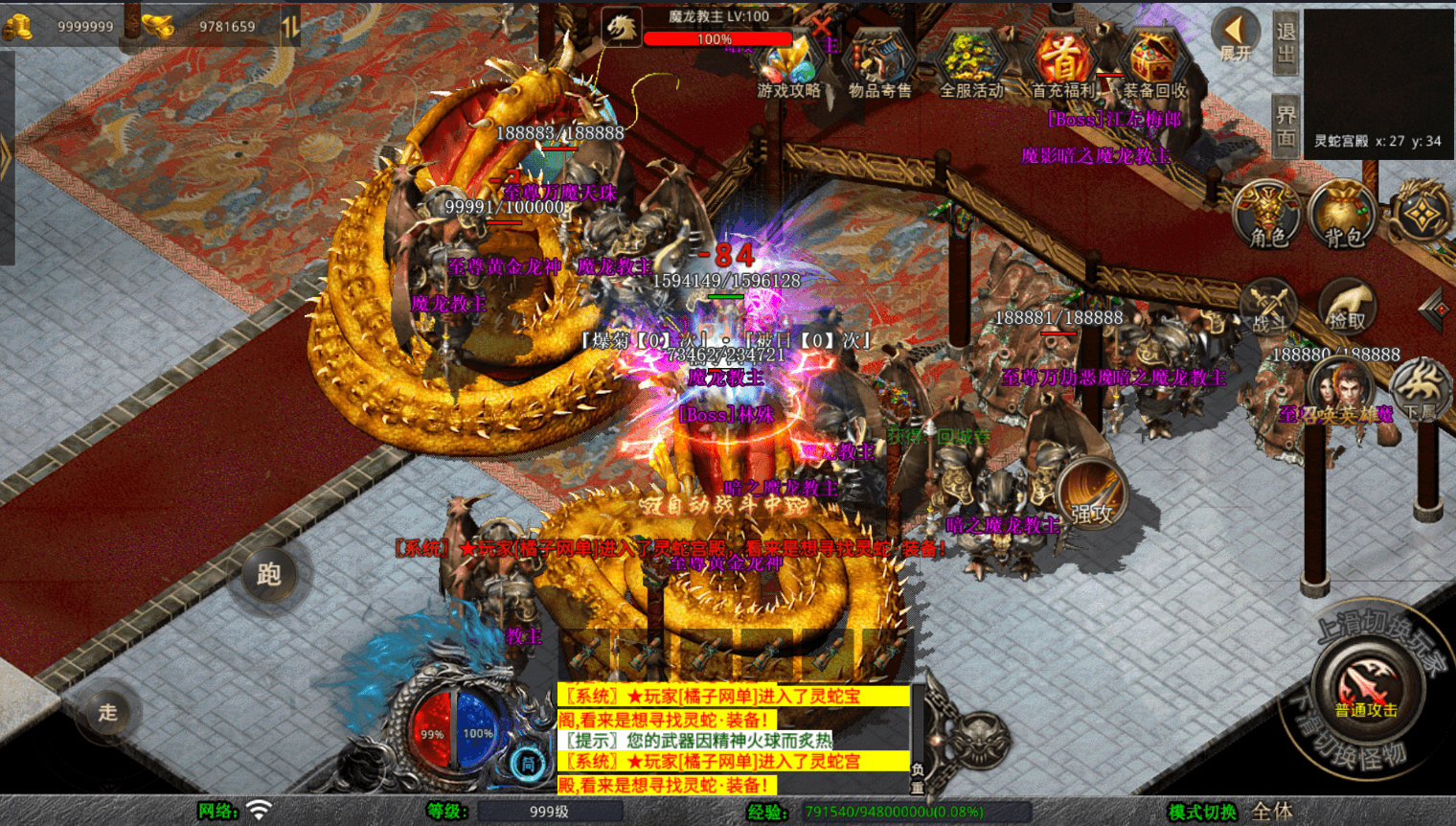Tap the 界面 interface button
This screenshot has width=1456, height=826.
point(1285,126)
